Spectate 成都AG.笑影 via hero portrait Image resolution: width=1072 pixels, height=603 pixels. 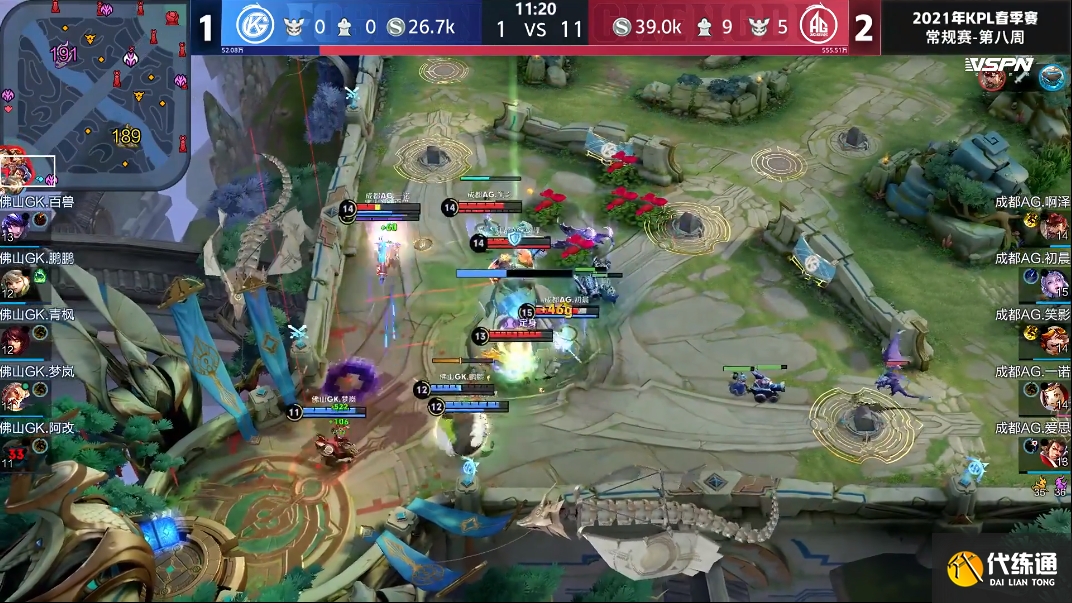(1054, 341)
